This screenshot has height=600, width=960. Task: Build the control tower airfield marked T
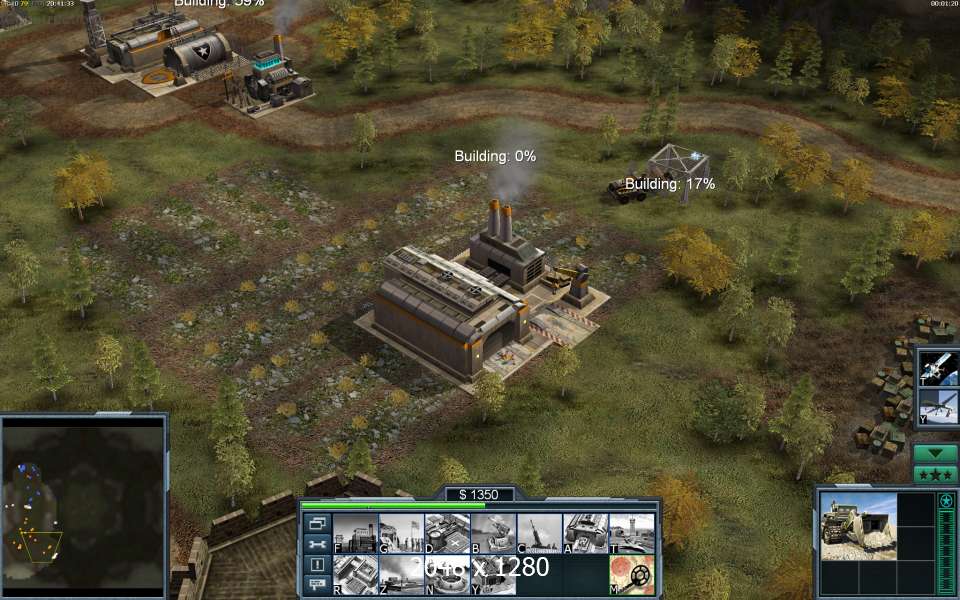[631, 533]
